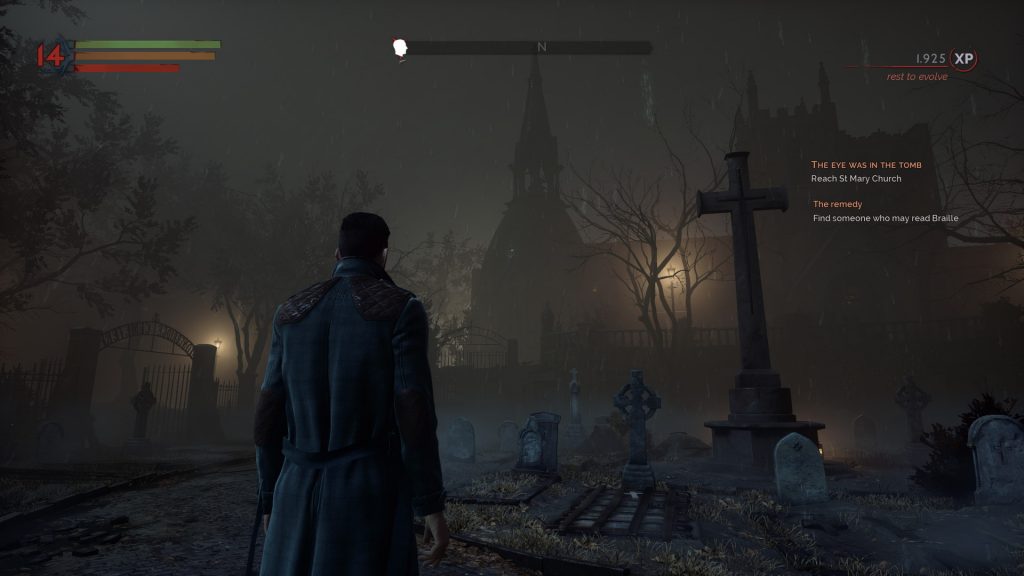
Task: Click the XP badge icon
Action: 963,59
